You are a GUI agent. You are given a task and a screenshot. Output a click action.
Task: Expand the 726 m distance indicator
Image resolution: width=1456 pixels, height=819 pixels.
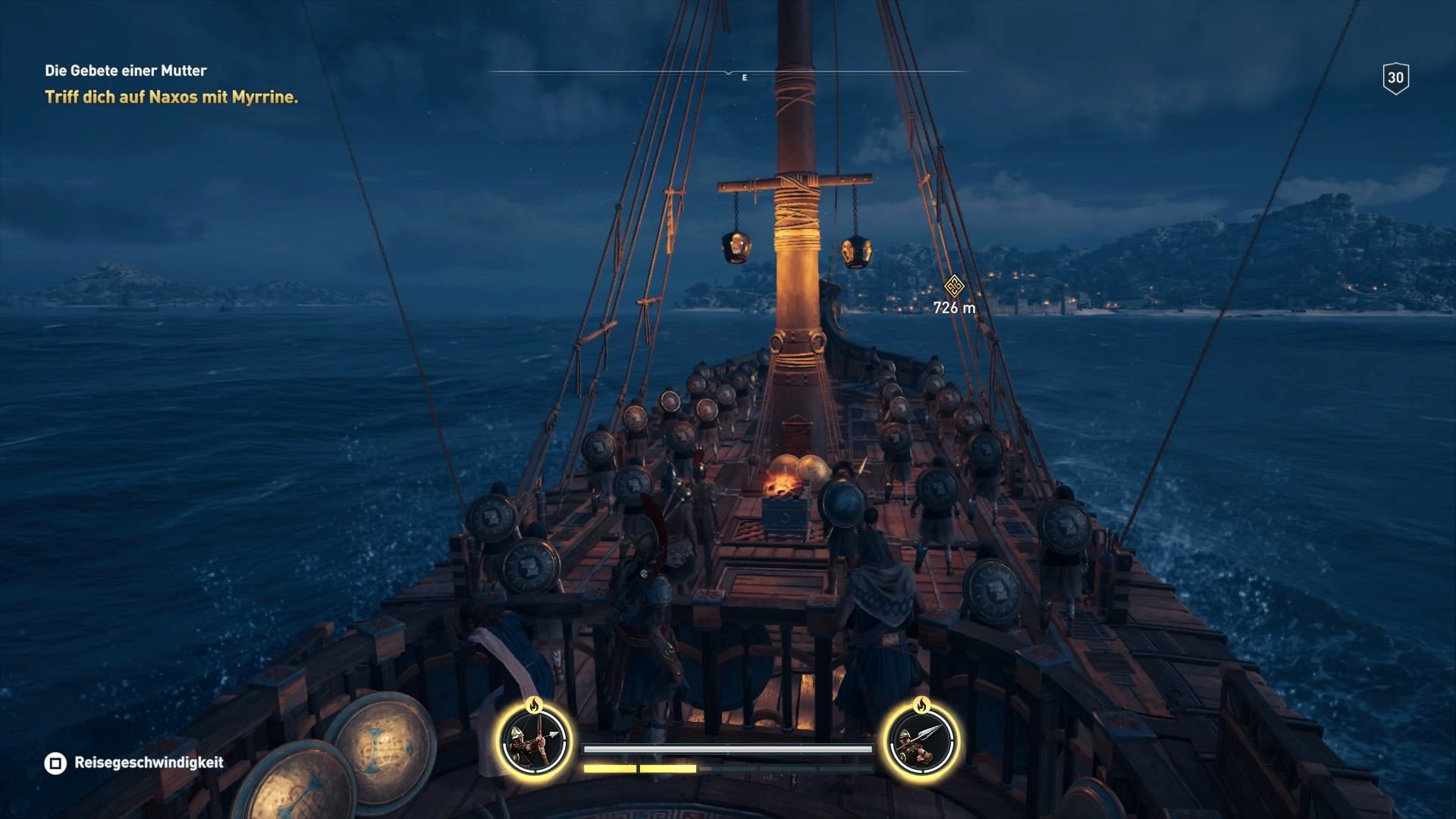[953, 306]
